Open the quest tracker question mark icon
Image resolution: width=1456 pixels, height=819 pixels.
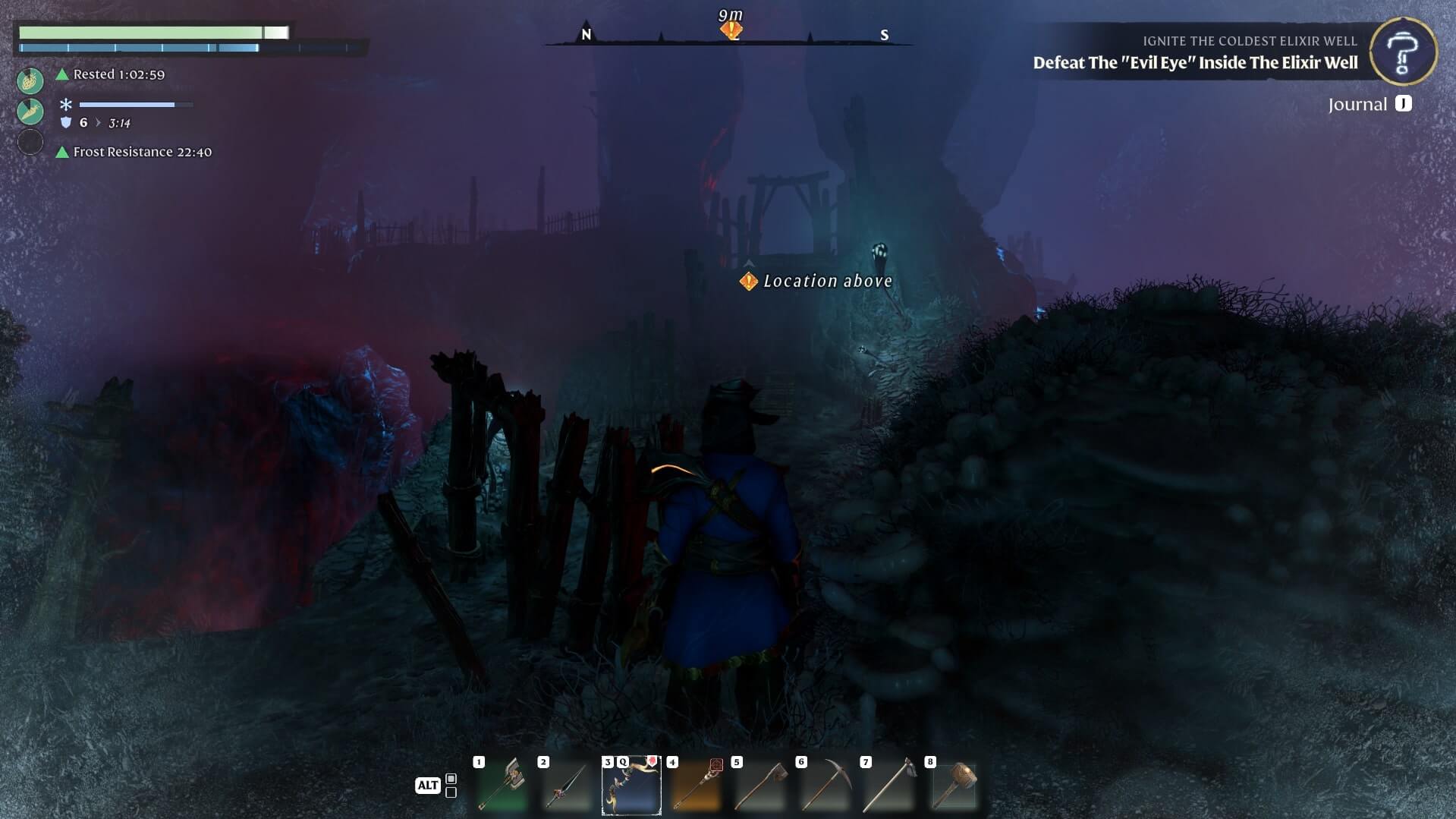1403,51
